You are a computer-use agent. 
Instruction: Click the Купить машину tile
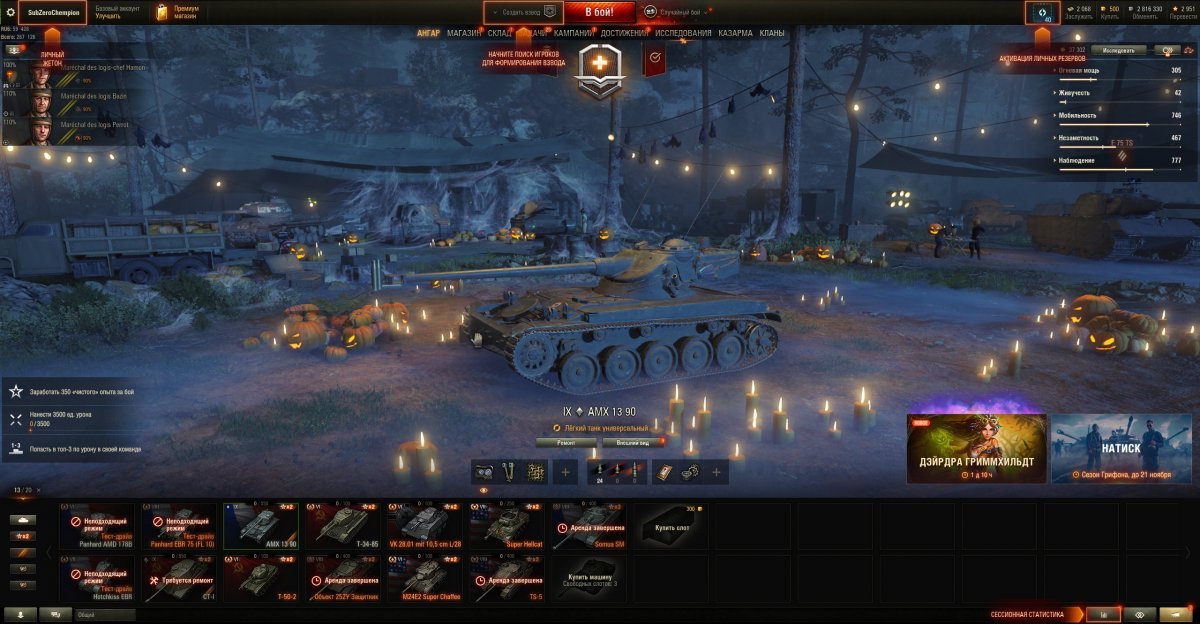point(589,579)
